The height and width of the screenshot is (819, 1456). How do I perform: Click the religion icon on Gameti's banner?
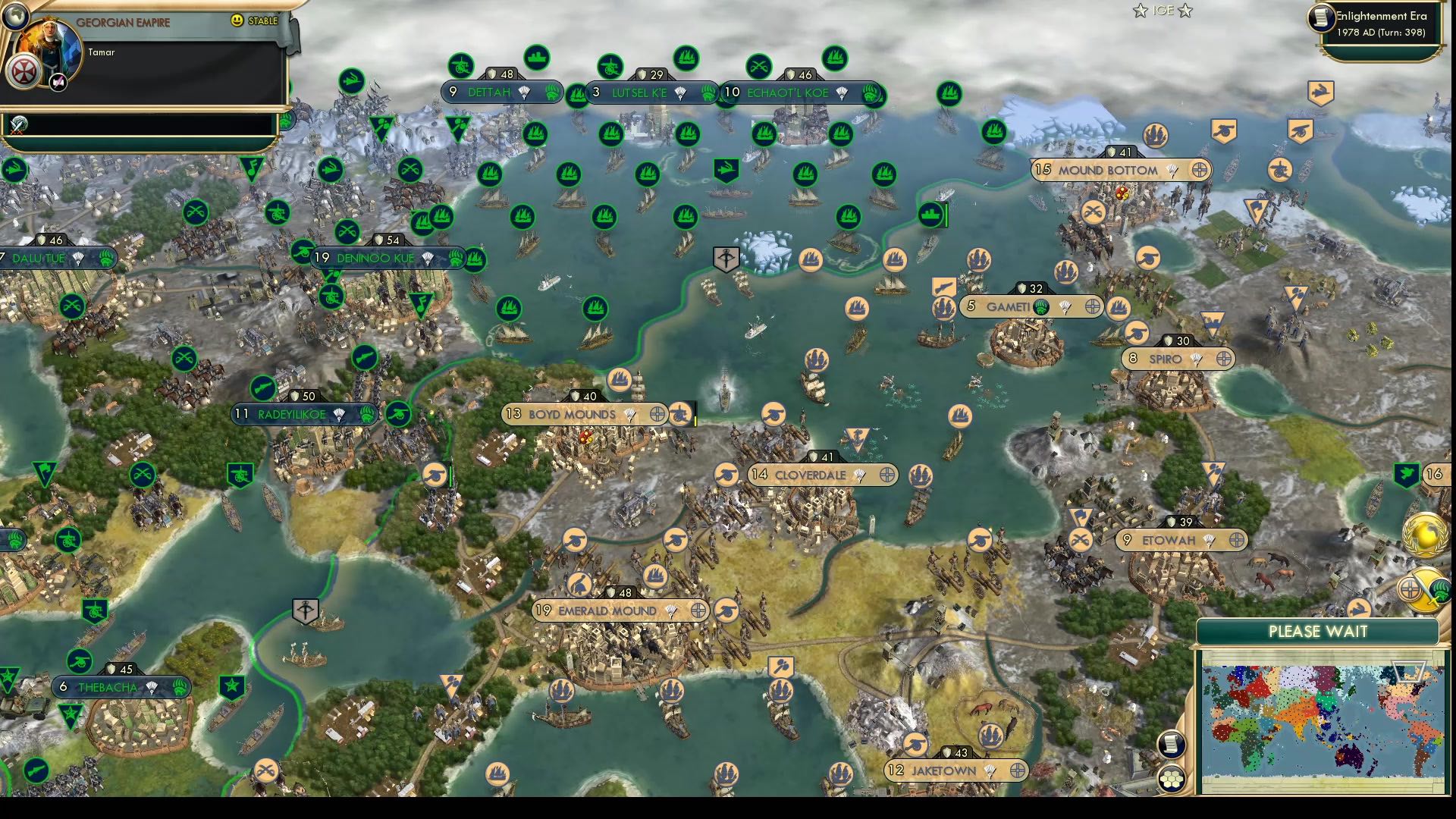[1041, 307]
